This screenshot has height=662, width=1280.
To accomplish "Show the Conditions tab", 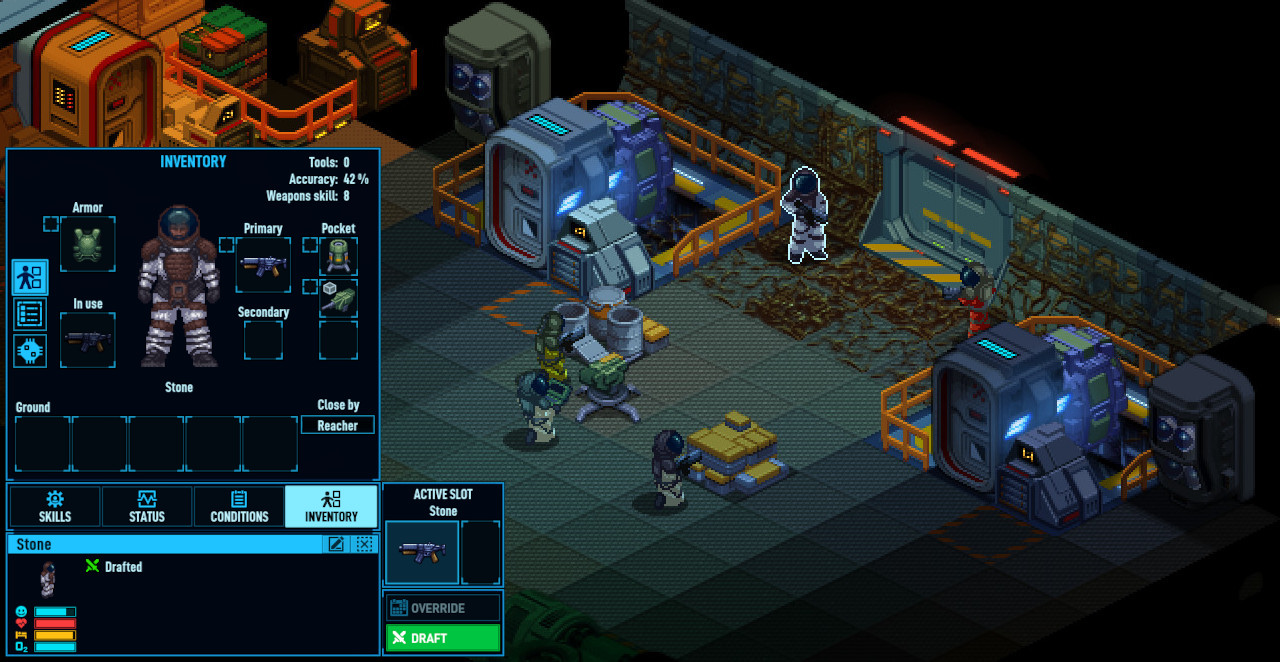I will [239, 507].
